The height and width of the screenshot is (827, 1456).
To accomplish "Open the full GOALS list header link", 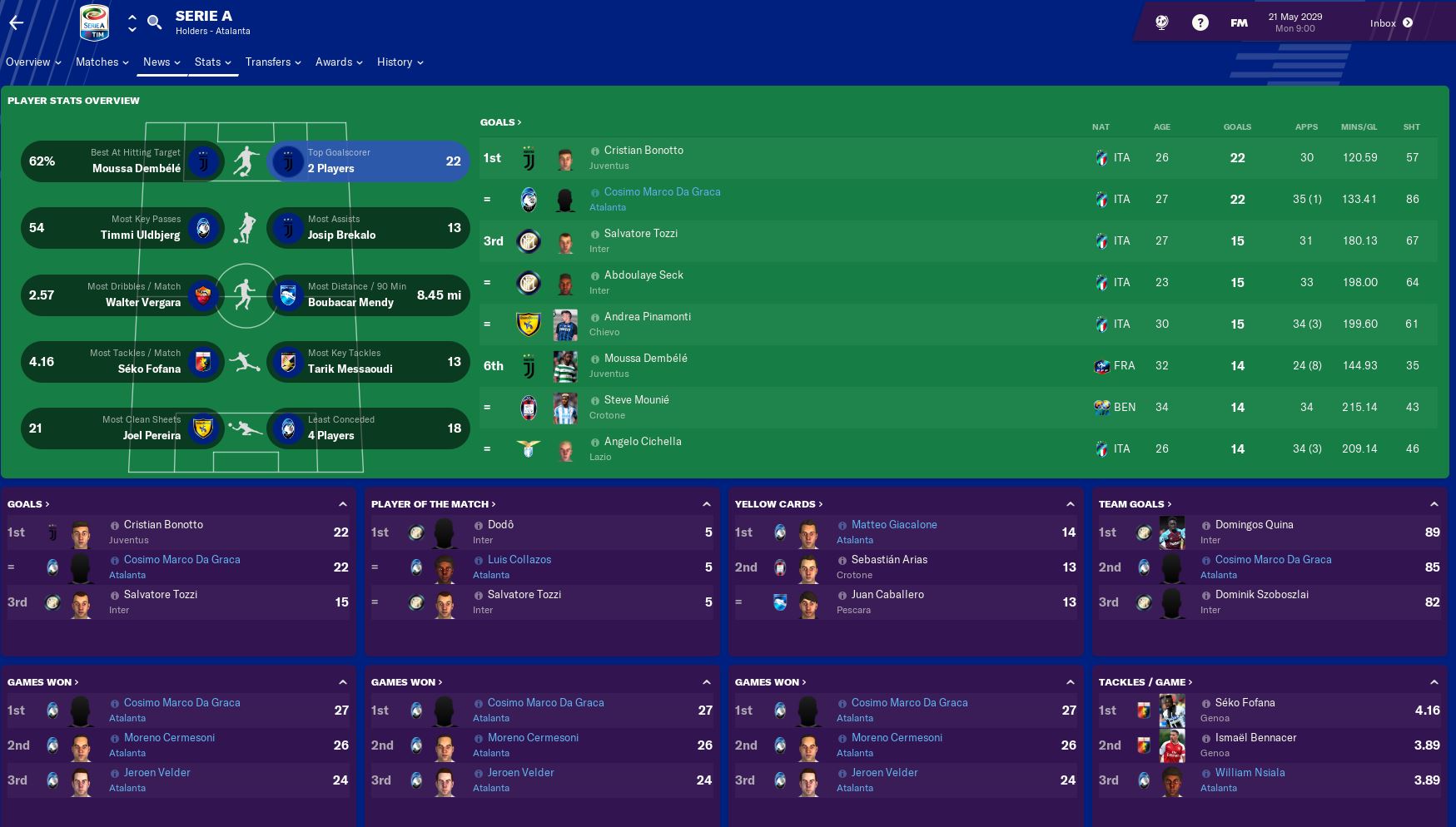I will pos(499,121).
